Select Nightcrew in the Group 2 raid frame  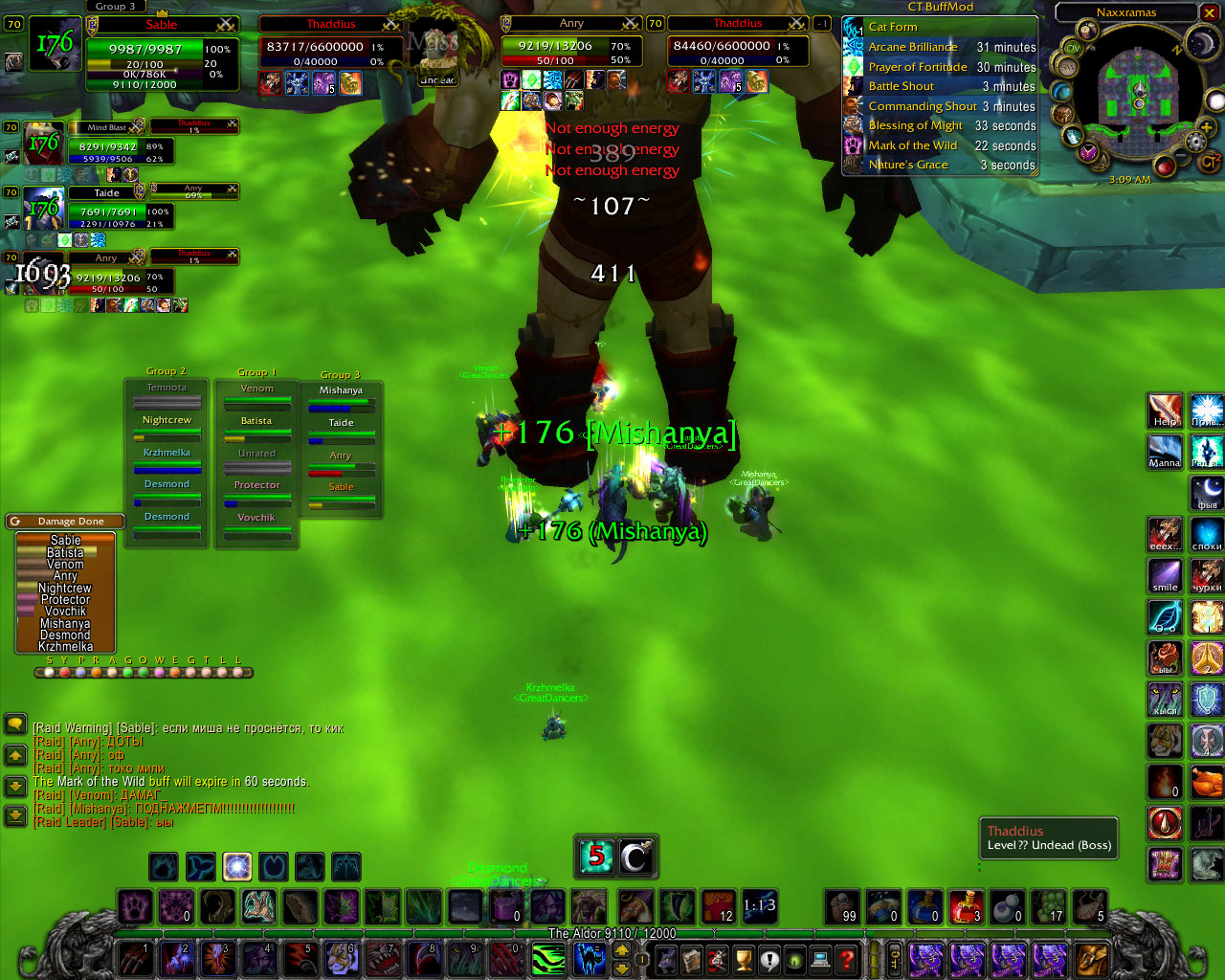pos(167,420)
